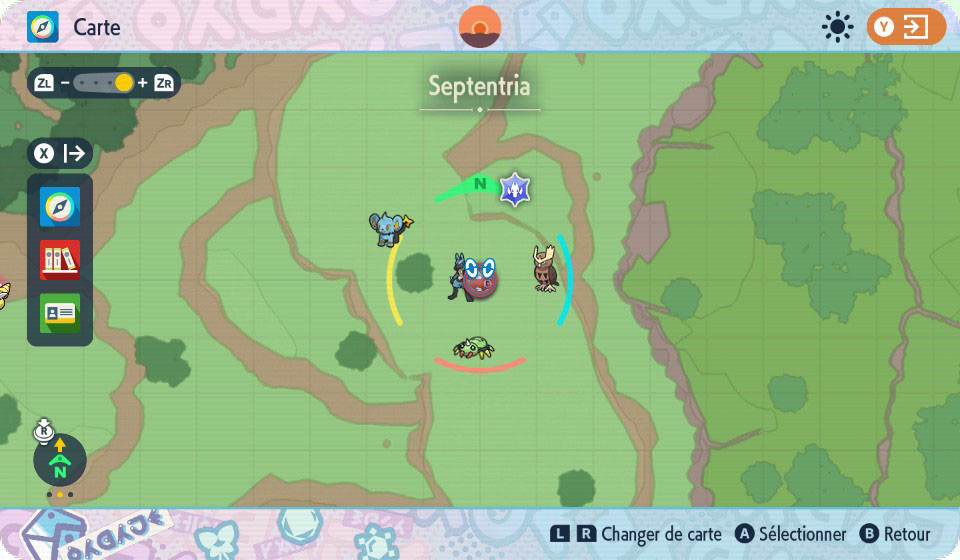Click the yellow knob on the map zoom slider
This screenshot has width=960, height=560.
pyautogui.click(x=124, y=83)
